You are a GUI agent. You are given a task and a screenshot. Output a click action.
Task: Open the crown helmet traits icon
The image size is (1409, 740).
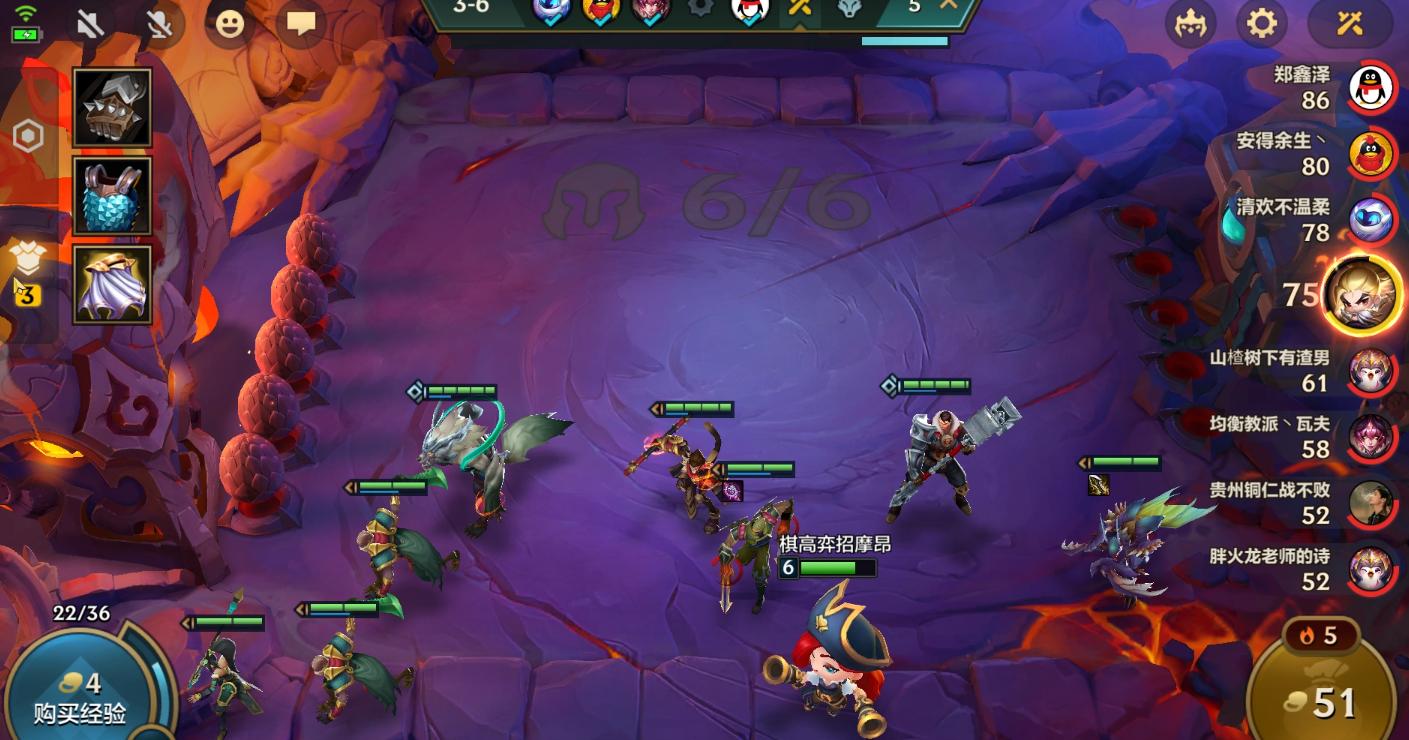point(1190,24)
